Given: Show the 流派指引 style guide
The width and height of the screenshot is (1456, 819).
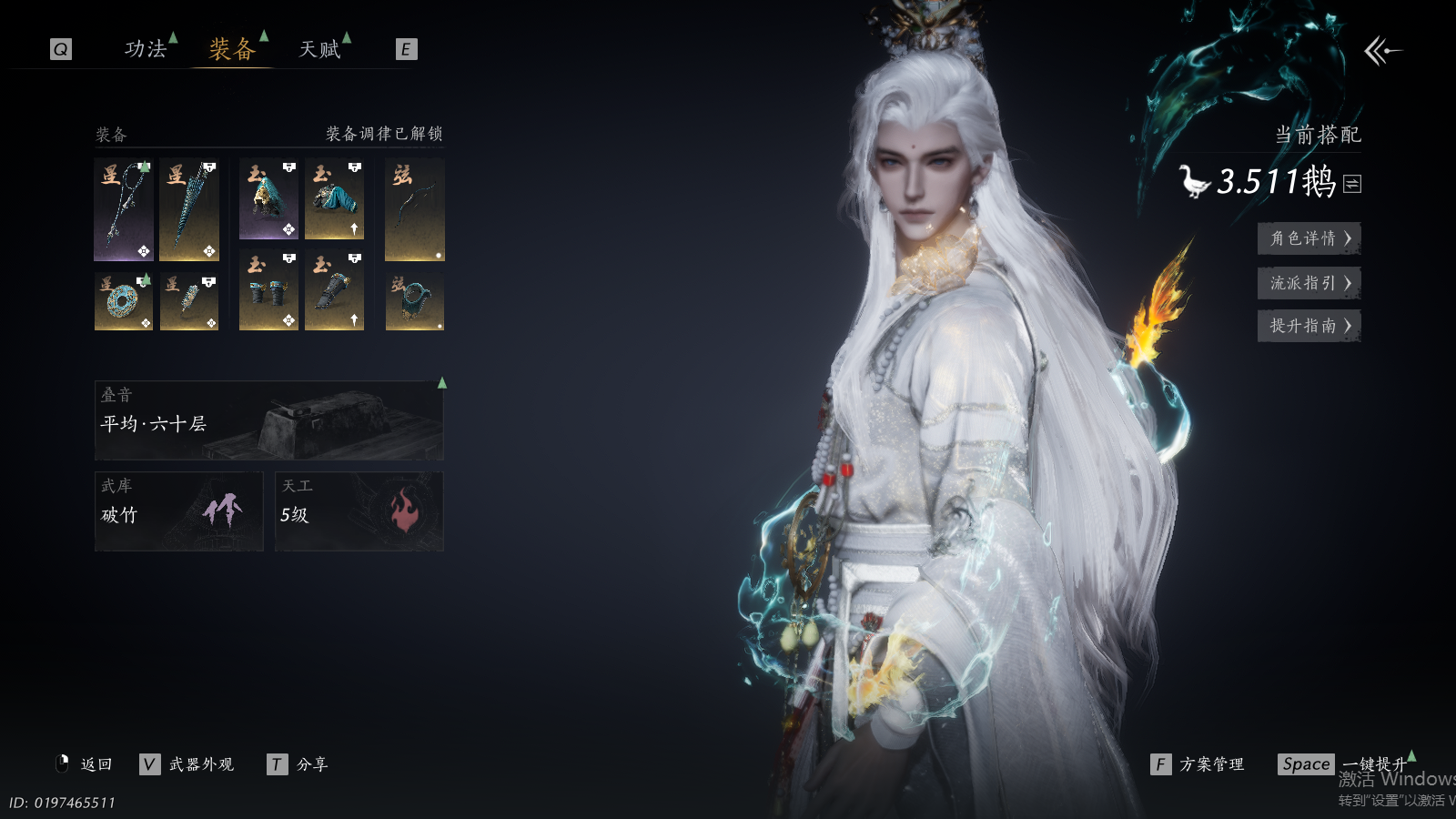Looking at the screenshot, I should click(1309, 283).
